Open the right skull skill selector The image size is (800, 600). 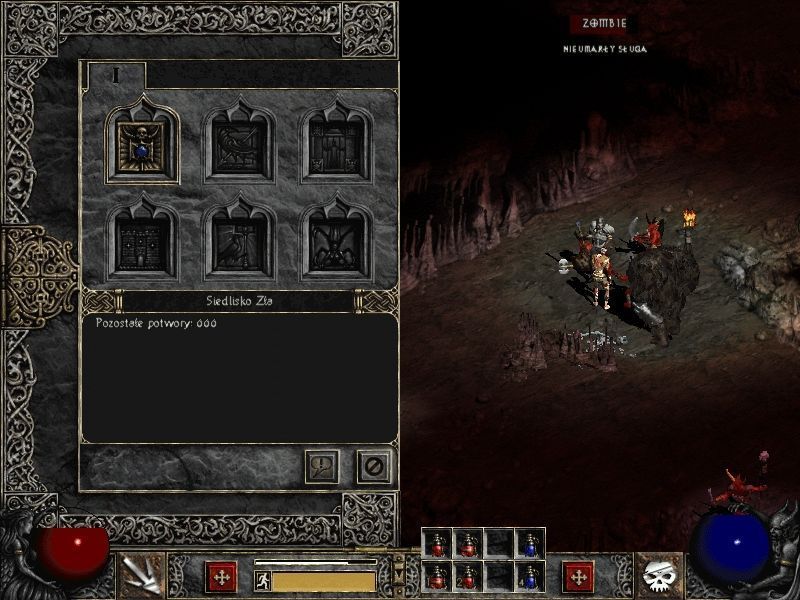[x=658, y=575]
